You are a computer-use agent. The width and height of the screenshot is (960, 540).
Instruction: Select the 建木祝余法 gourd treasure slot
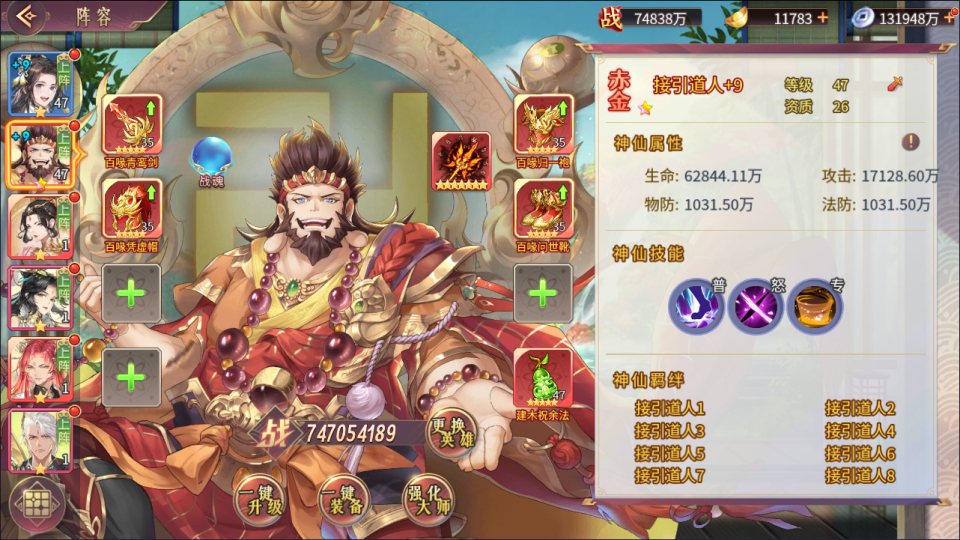543,378
